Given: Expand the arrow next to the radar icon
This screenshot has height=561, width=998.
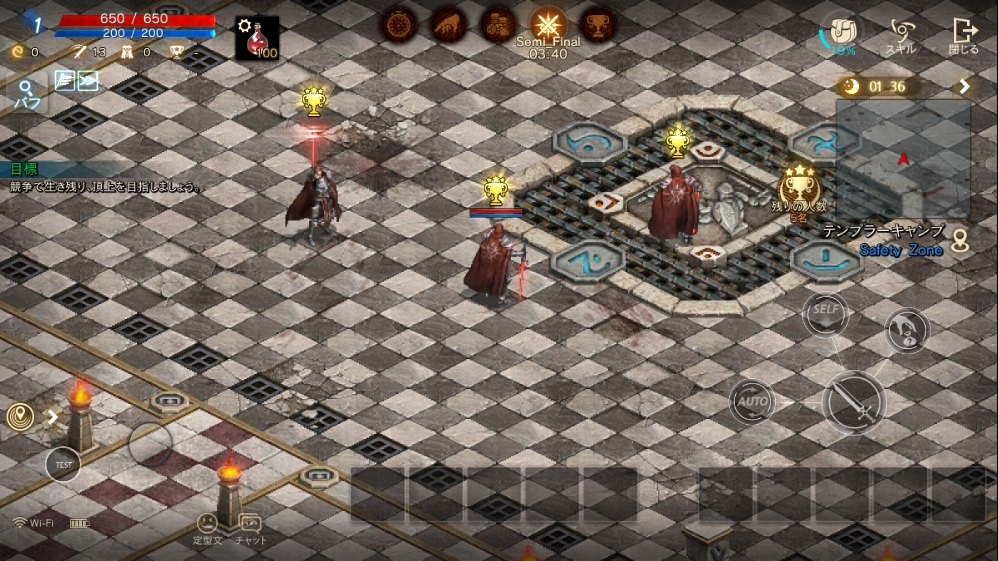Looking at the screenshot, I should coord(52,416).
